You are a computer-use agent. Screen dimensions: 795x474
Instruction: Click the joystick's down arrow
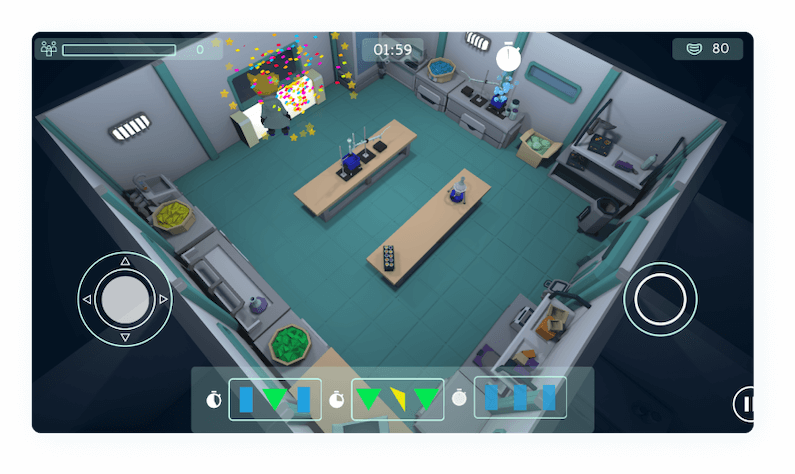125,337
